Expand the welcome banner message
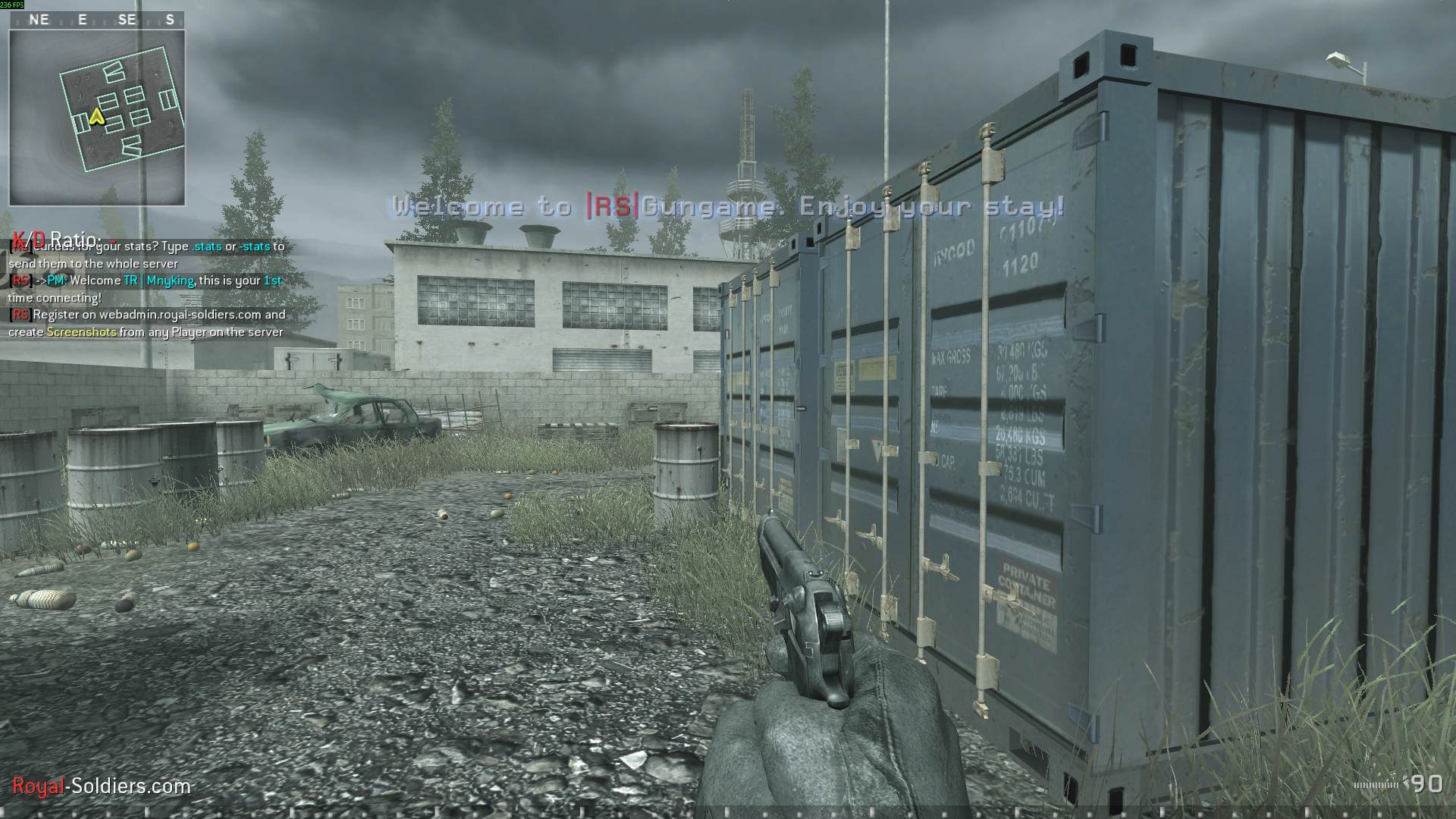1456x819 pixels. pos(728,206)
